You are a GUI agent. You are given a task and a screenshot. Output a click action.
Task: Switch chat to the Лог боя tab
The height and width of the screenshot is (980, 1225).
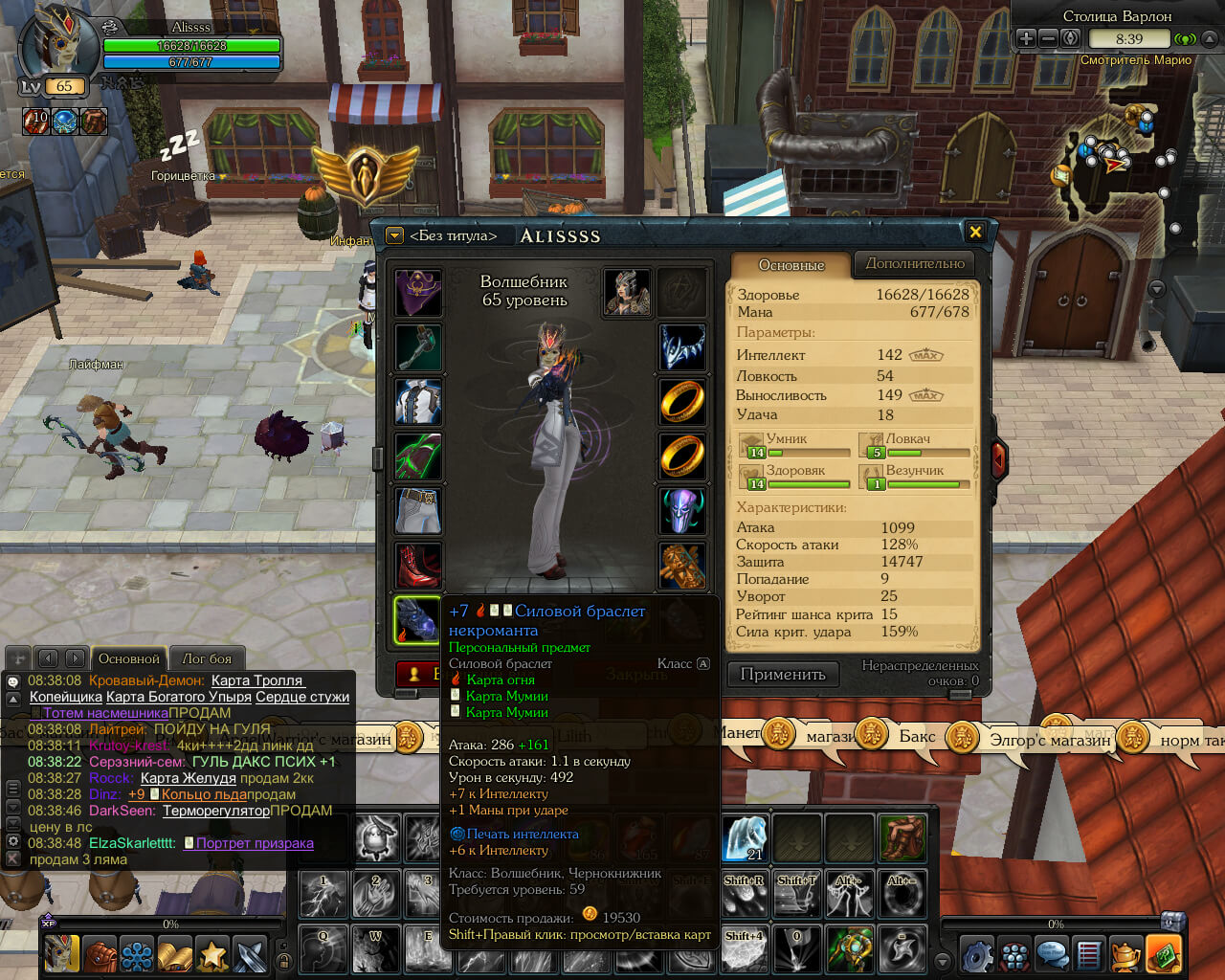click(x=207, y=658)
